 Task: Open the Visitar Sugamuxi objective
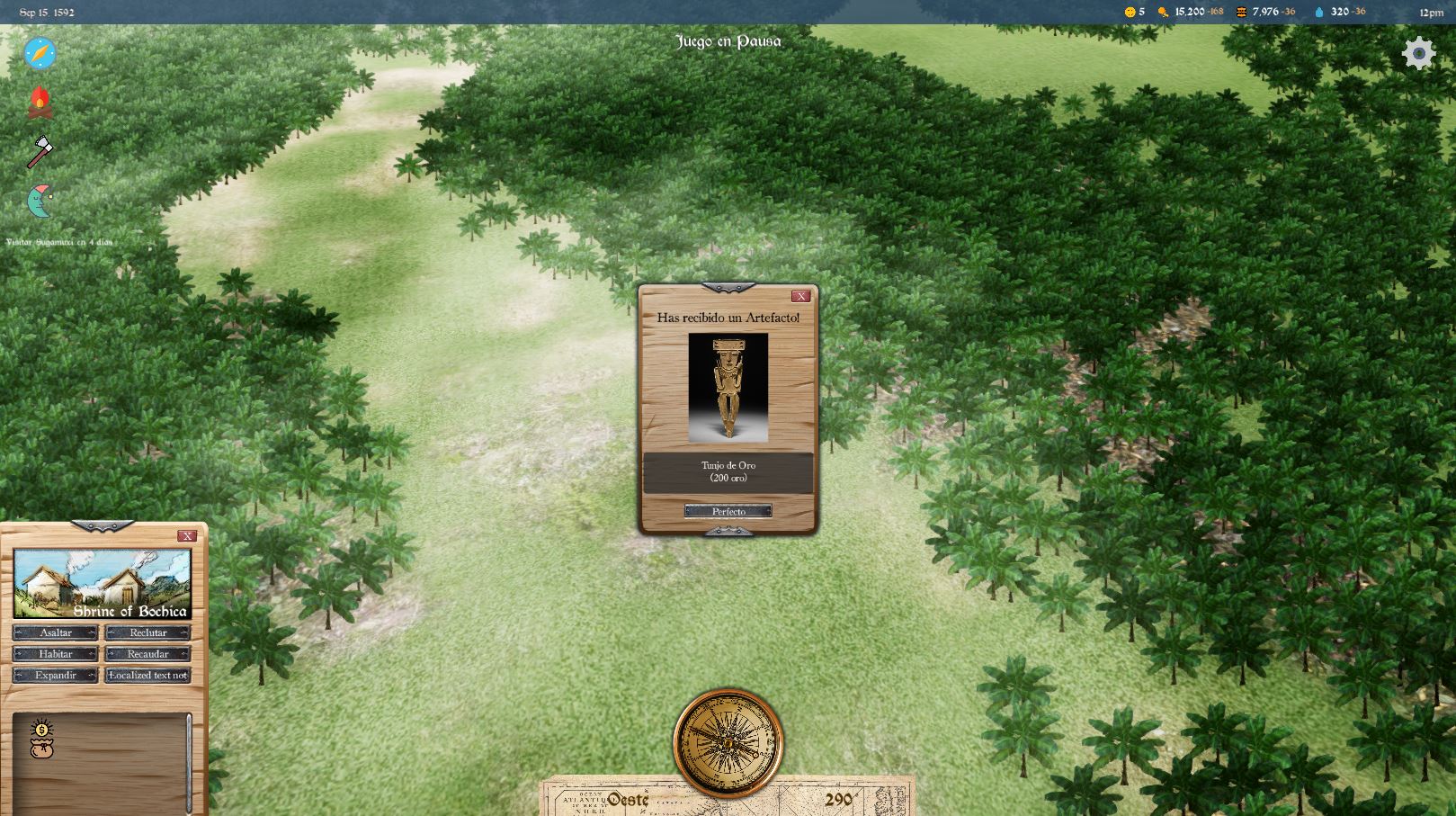click(x=59, y=242)
